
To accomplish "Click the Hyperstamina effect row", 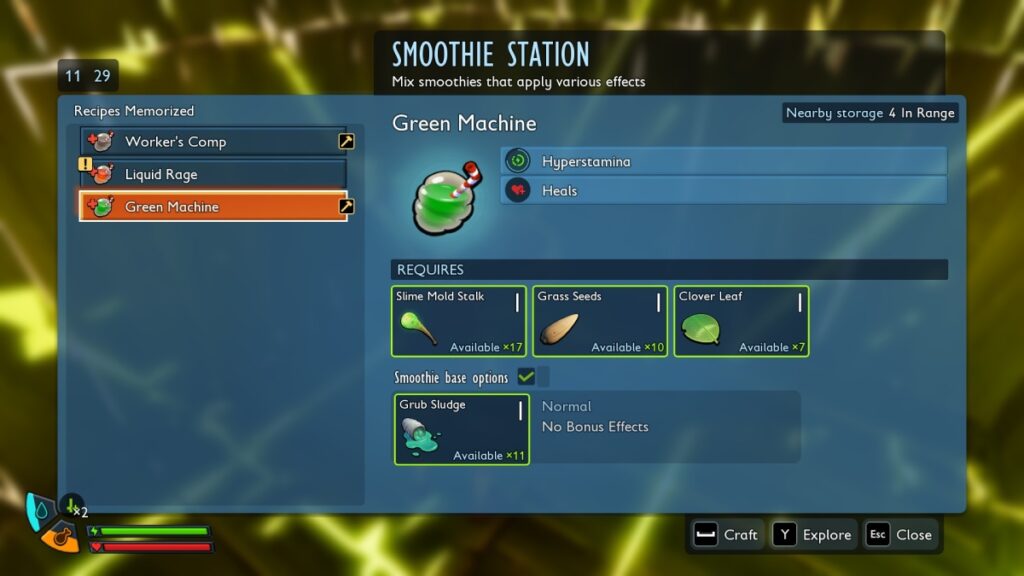I will [723, 161].
